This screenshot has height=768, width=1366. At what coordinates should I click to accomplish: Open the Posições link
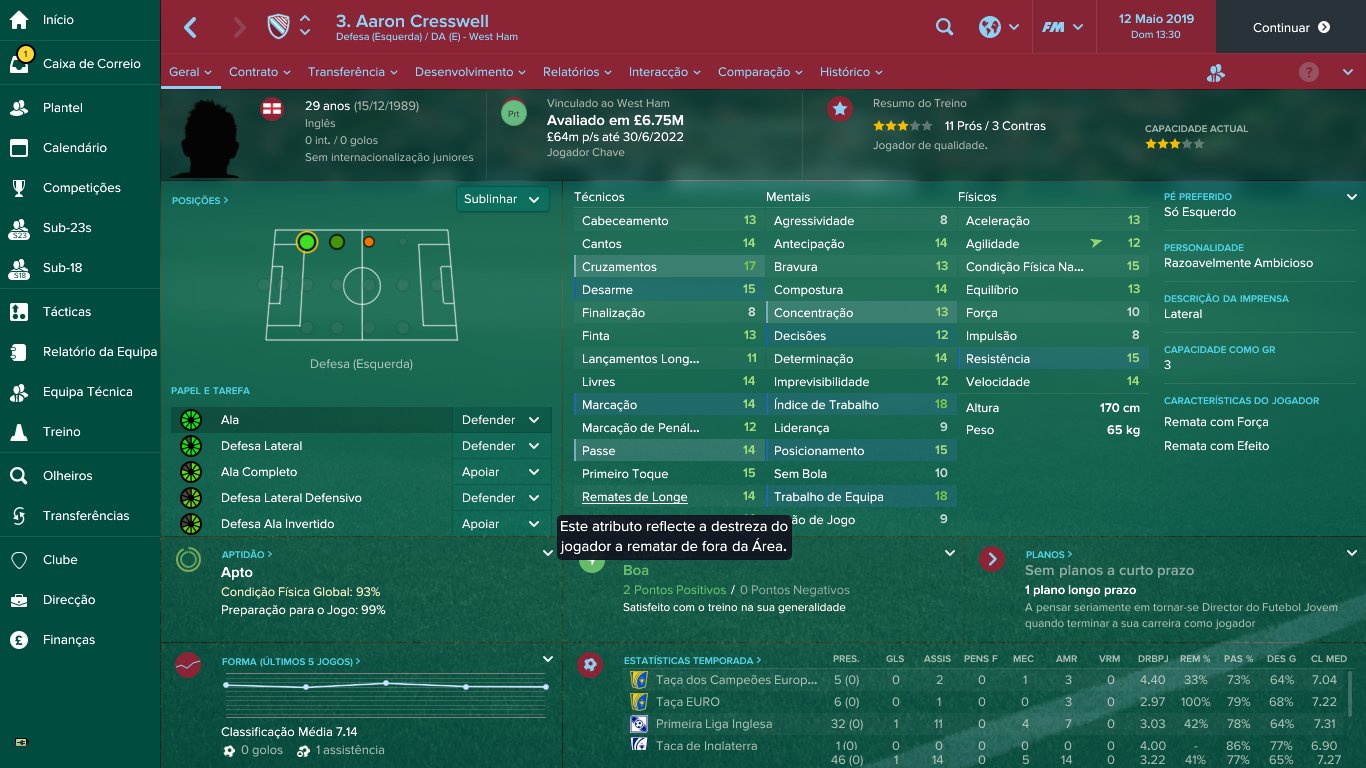(x=200, y=200)
